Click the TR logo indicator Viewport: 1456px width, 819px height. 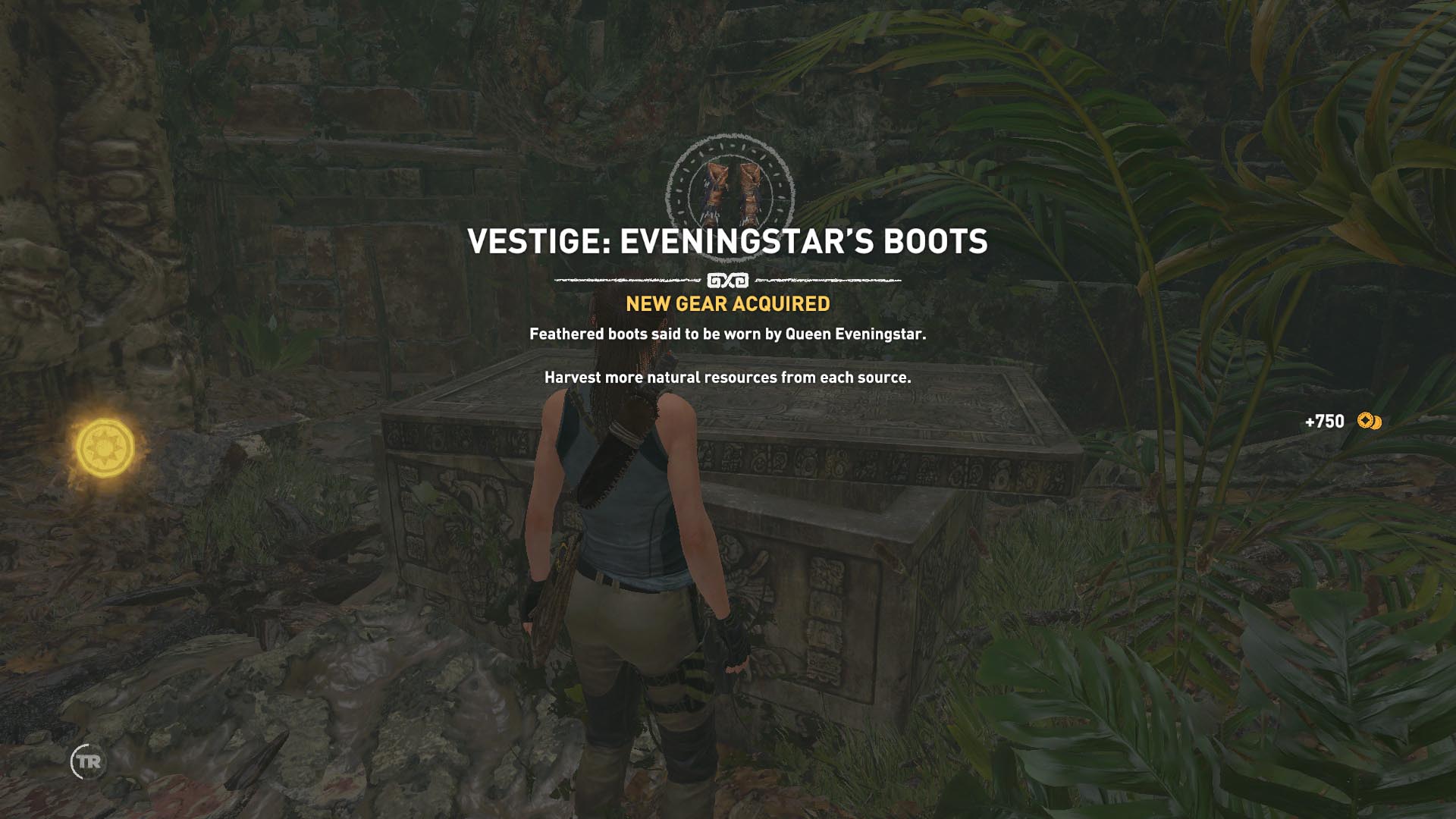coord(87,761)
